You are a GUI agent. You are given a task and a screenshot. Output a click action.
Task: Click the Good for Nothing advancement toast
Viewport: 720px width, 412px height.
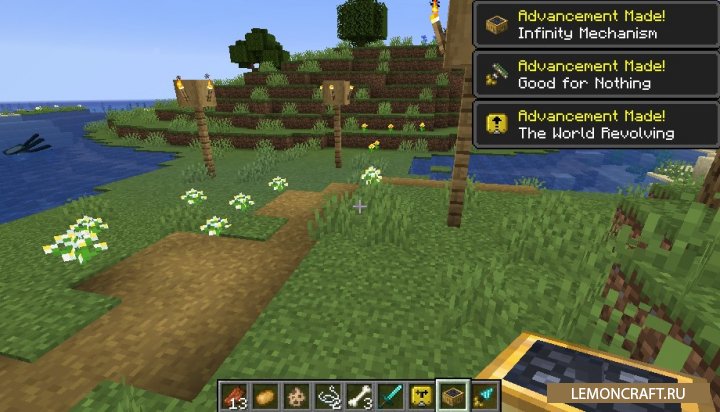click(596, 75)
